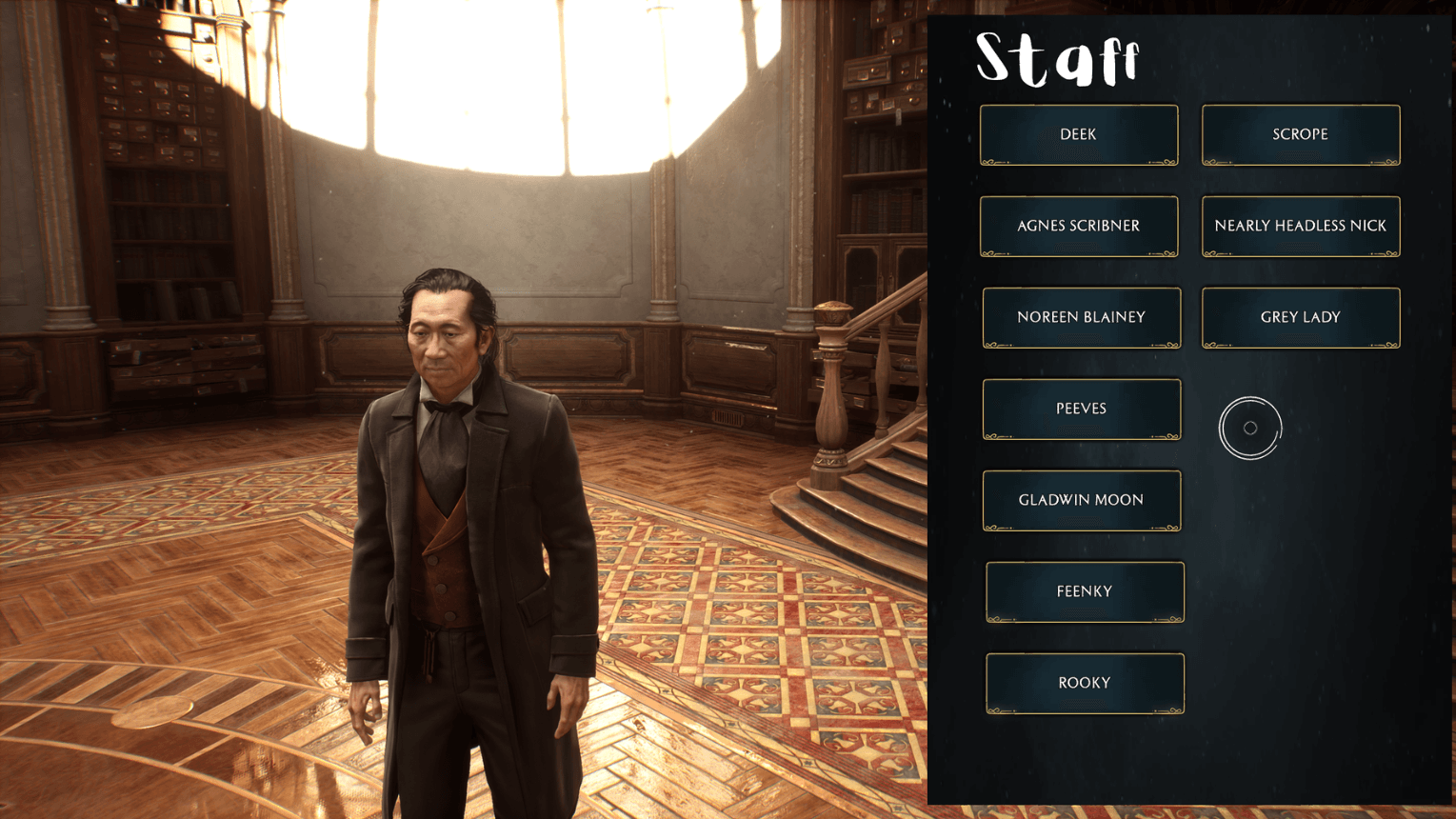Select Rooky at the bottom of the list
This screenshot has height=819, width=1456.
(1084, 683)
